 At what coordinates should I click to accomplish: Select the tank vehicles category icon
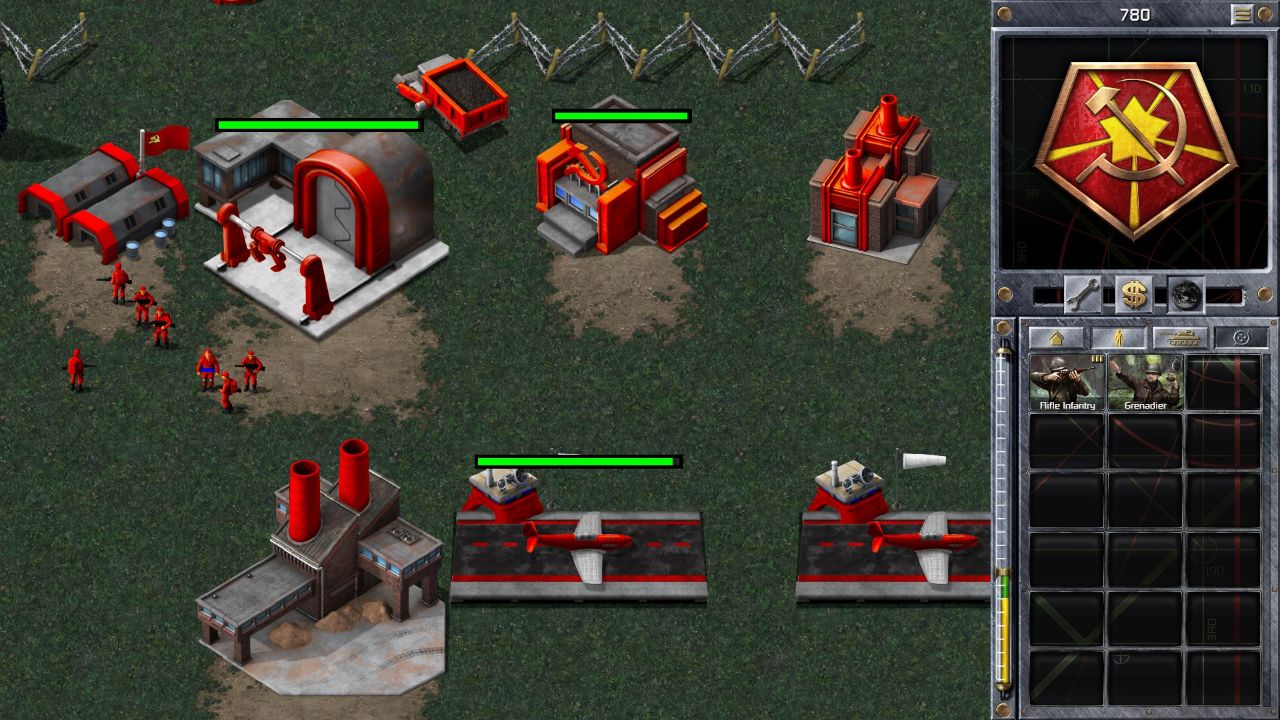pos(1183,337)
